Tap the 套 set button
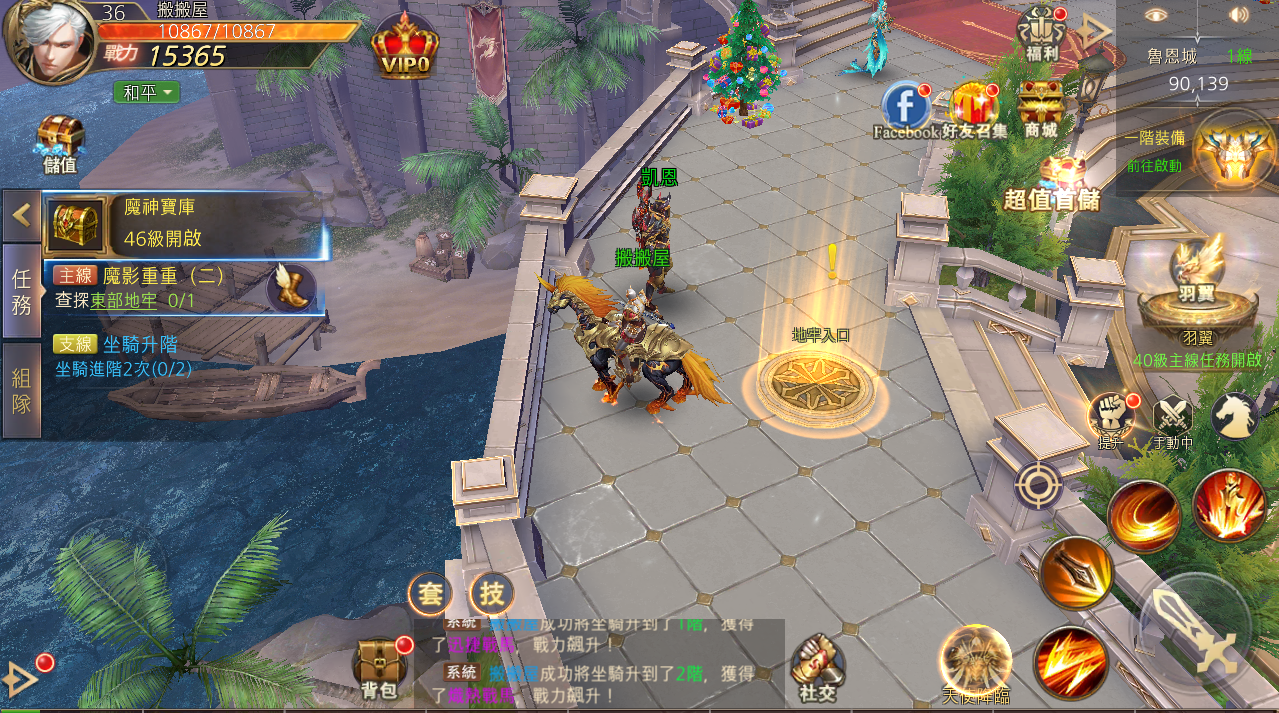 tap(430, 594)
